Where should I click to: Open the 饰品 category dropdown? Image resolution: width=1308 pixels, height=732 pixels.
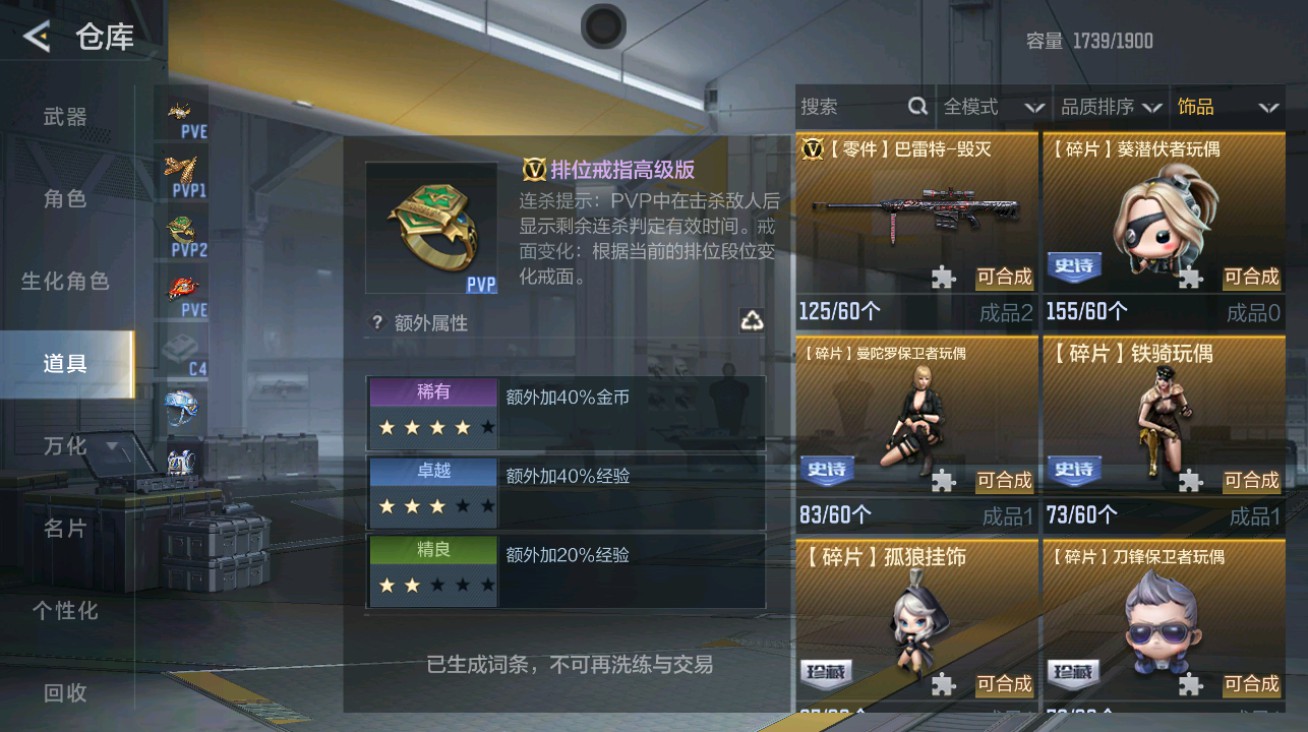(x=1225, y=107)
